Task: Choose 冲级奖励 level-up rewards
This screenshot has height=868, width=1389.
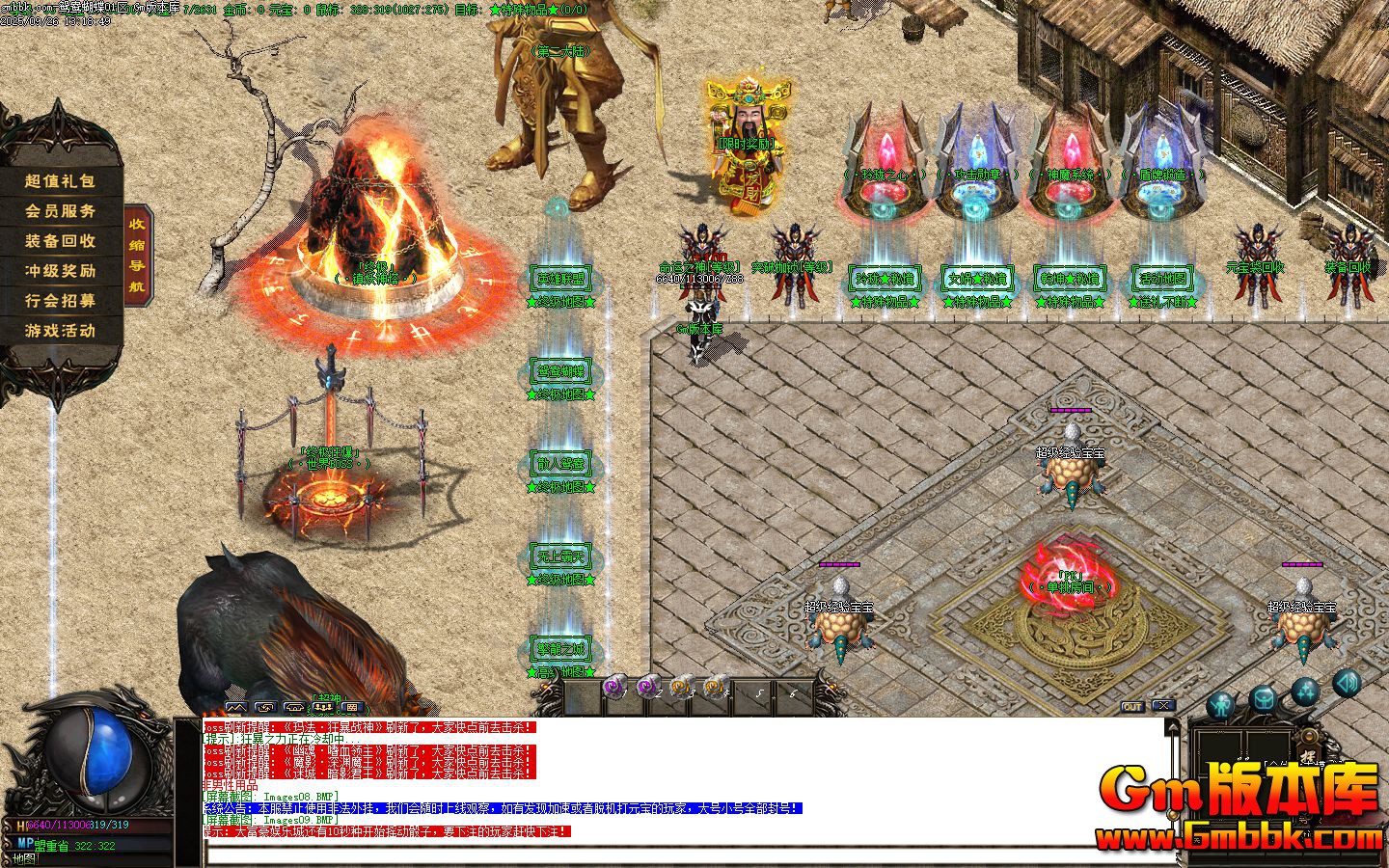Action: pyautogui.click(x=60, y=271)
